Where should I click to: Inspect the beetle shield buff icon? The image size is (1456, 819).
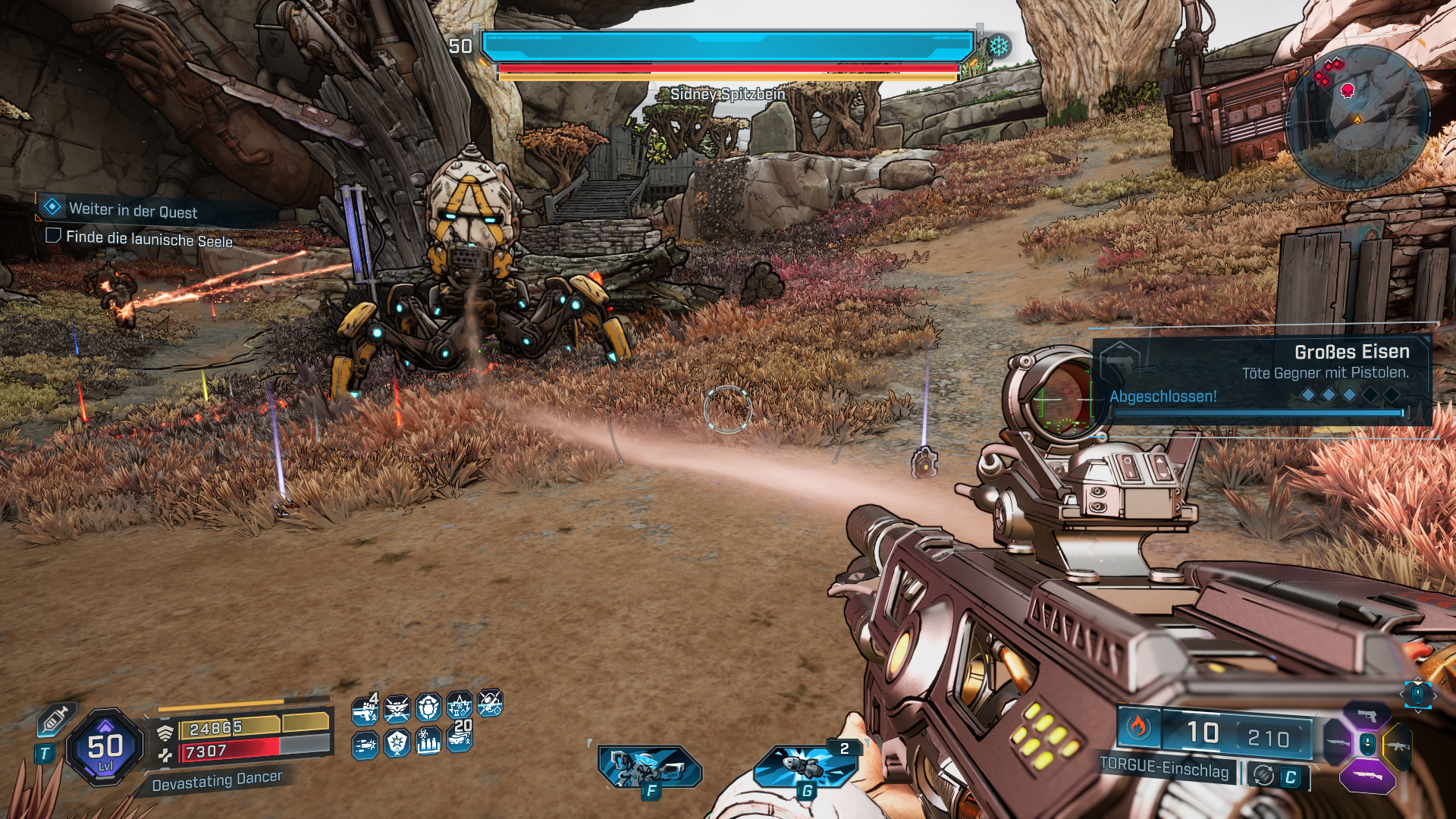(x=428, y=709)
